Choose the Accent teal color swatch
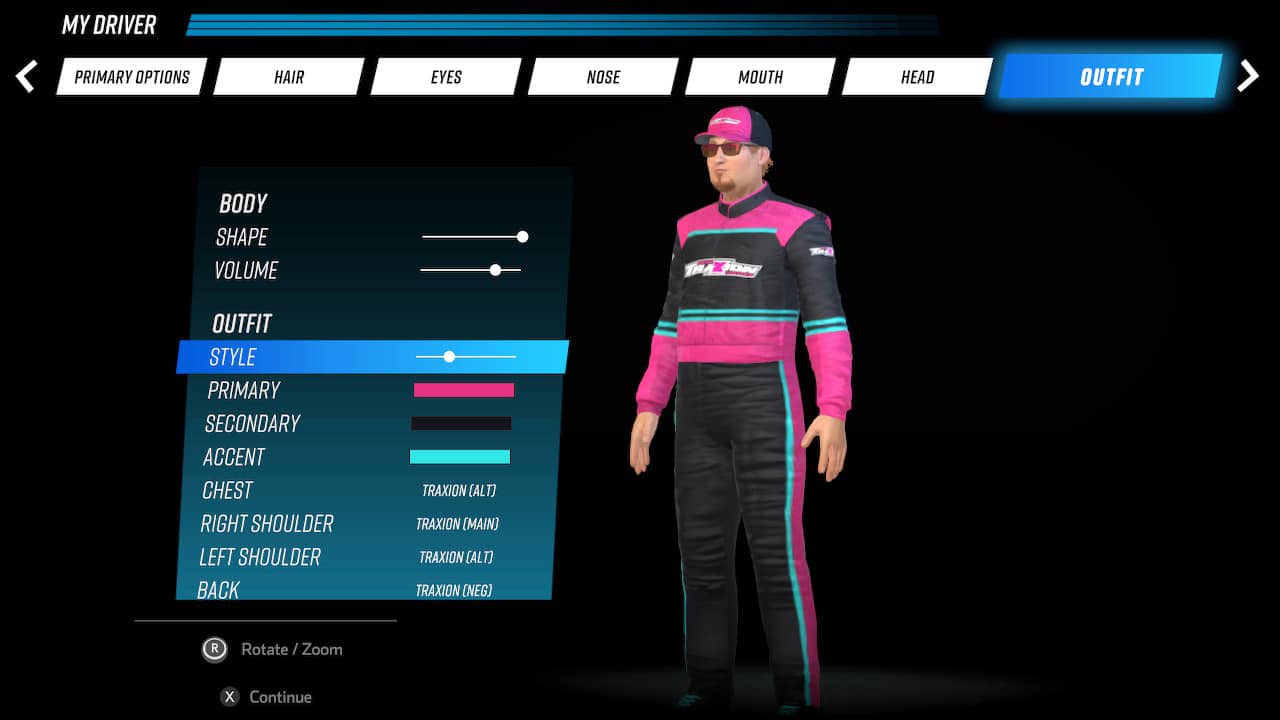Image resolution: width=1280 pixels, height=720 pixels. click(x=460, y=457)
